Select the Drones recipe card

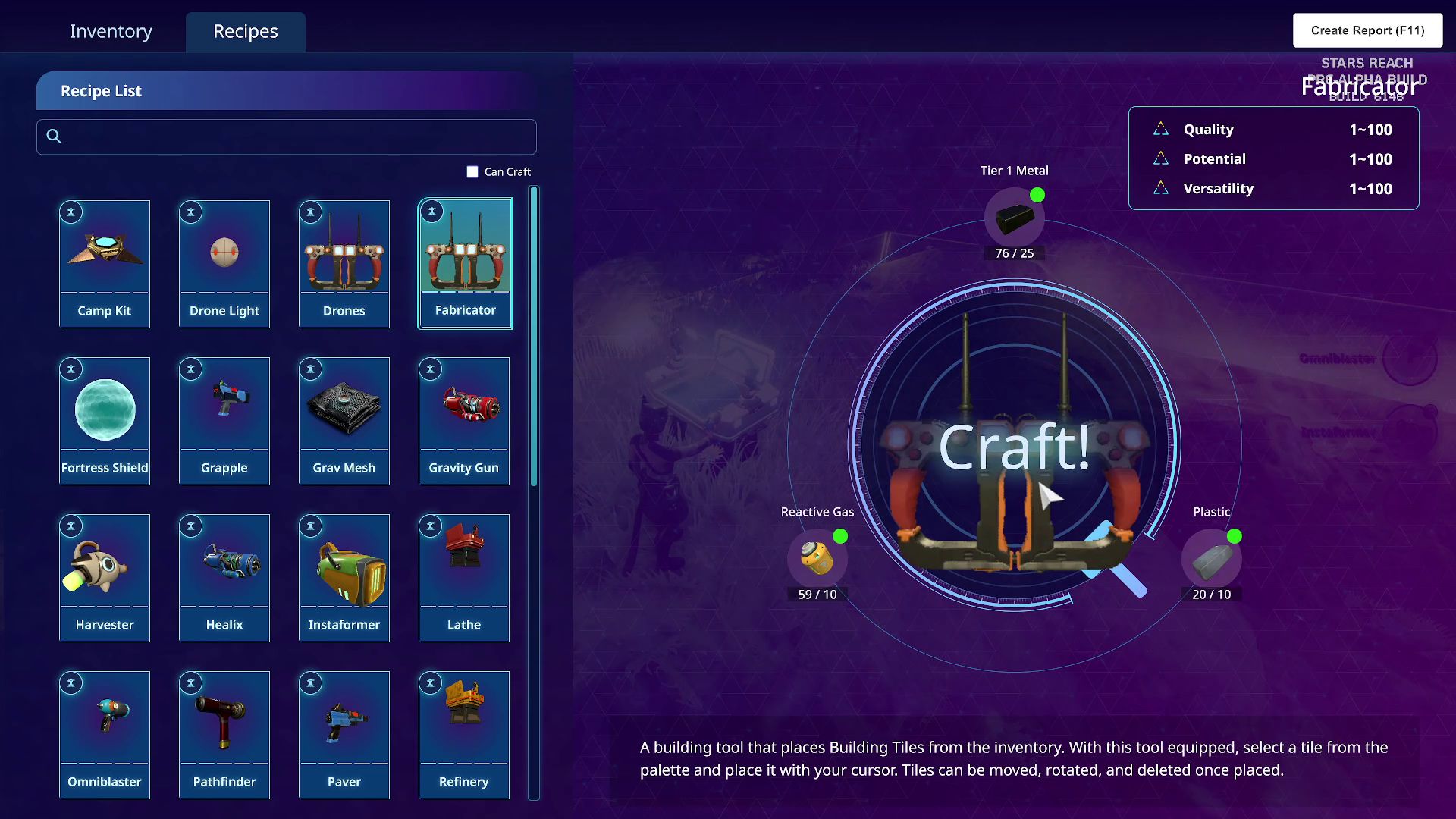344,264
